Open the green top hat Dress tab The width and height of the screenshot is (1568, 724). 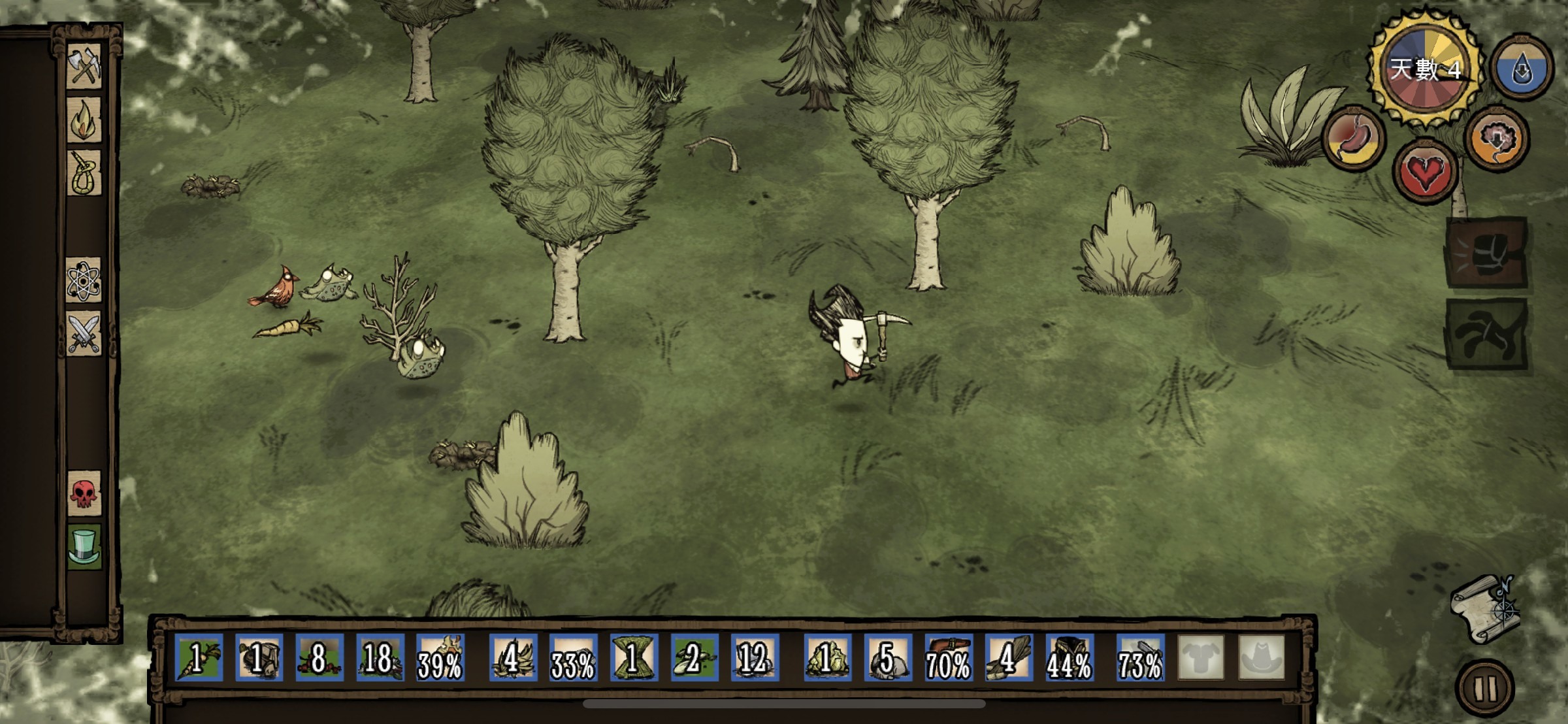click(84, 547)
